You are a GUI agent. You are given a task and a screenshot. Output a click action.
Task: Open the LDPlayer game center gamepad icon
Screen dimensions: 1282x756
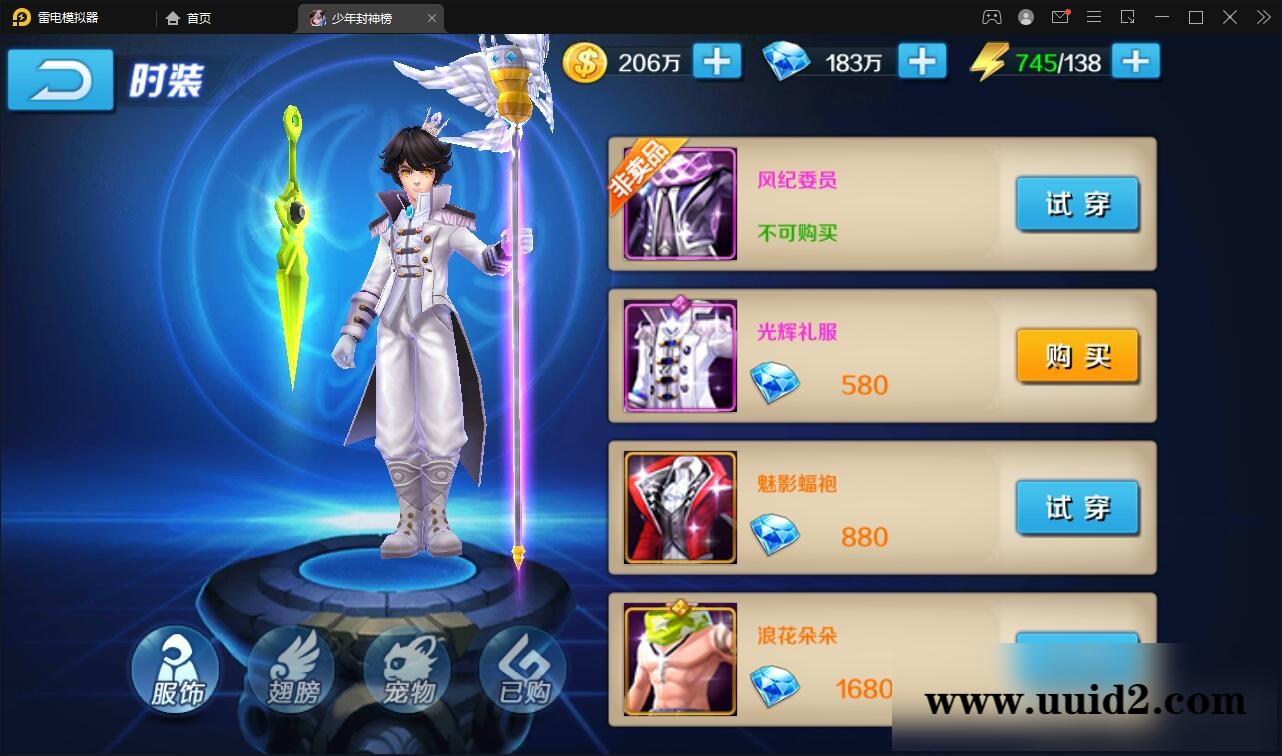[x=991, y=17]
